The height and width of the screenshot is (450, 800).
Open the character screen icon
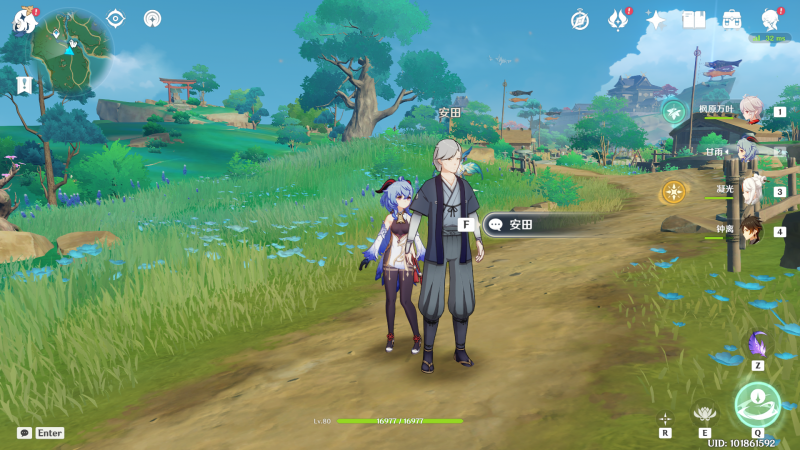(x=770, y=19)
